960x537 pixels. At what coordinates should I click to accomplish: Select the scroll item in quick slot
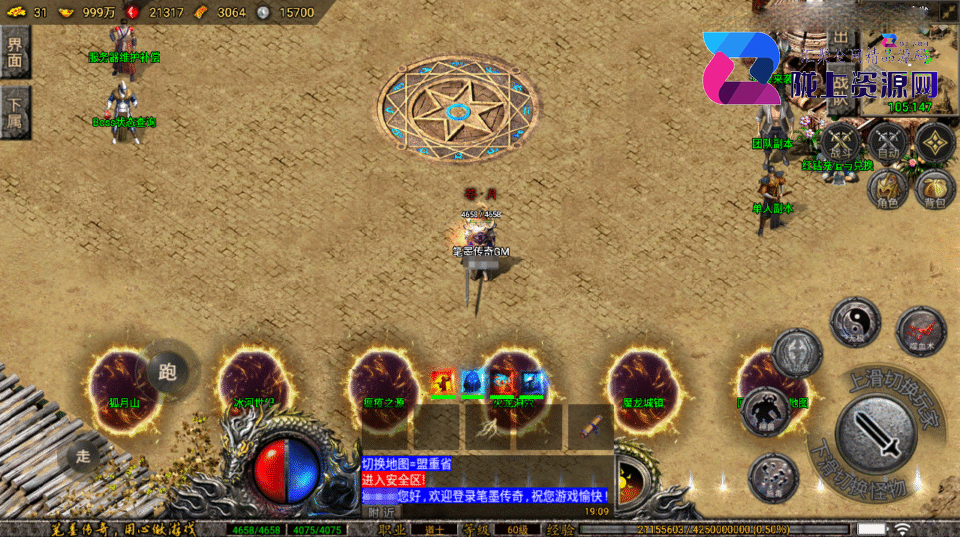[x=591, y=427]
